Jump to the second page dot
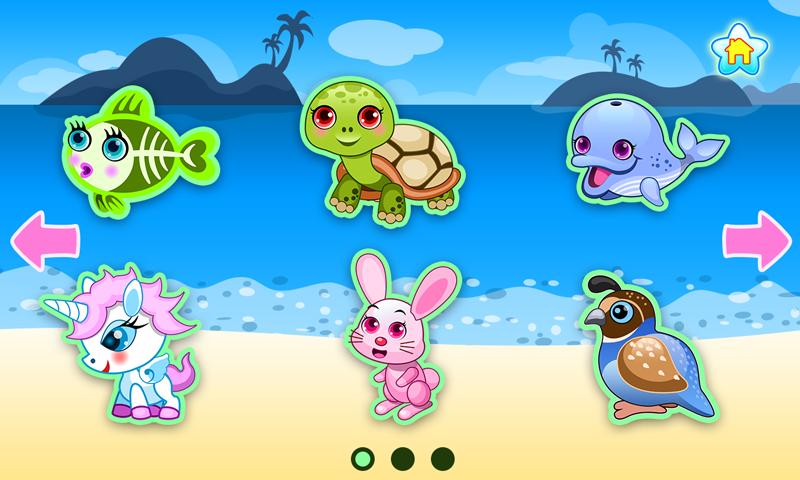 point(402,458)
